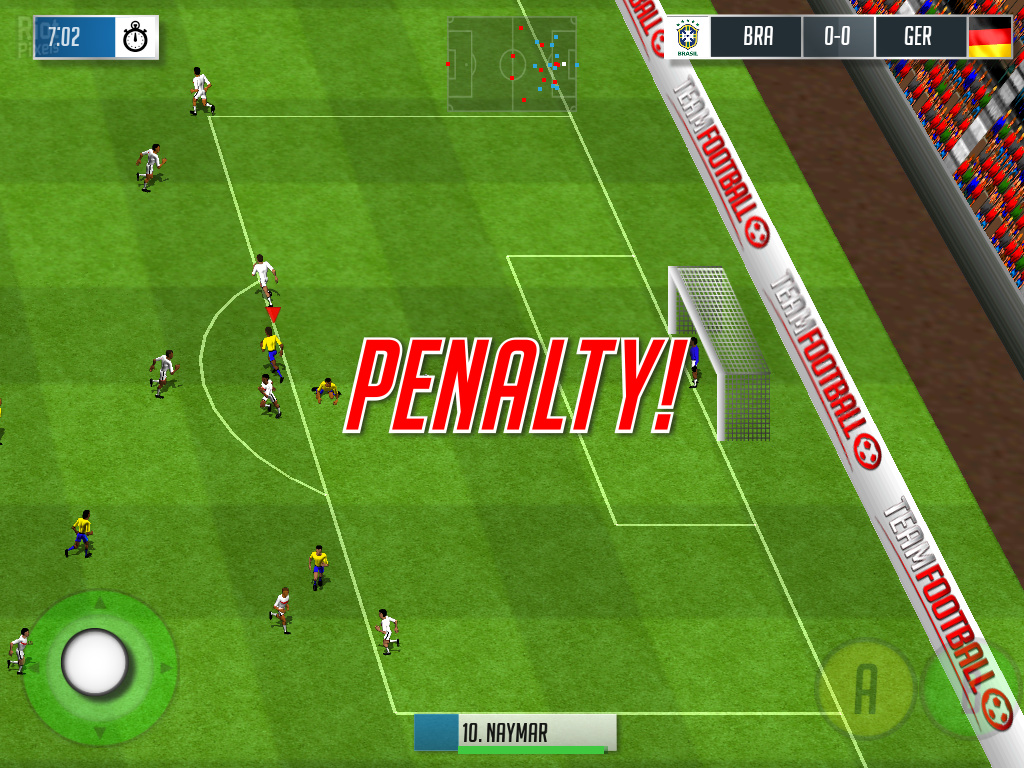Select the pitch minimap radar
The width and height of the screenshot is (1024, 768).
coord(512,64)
